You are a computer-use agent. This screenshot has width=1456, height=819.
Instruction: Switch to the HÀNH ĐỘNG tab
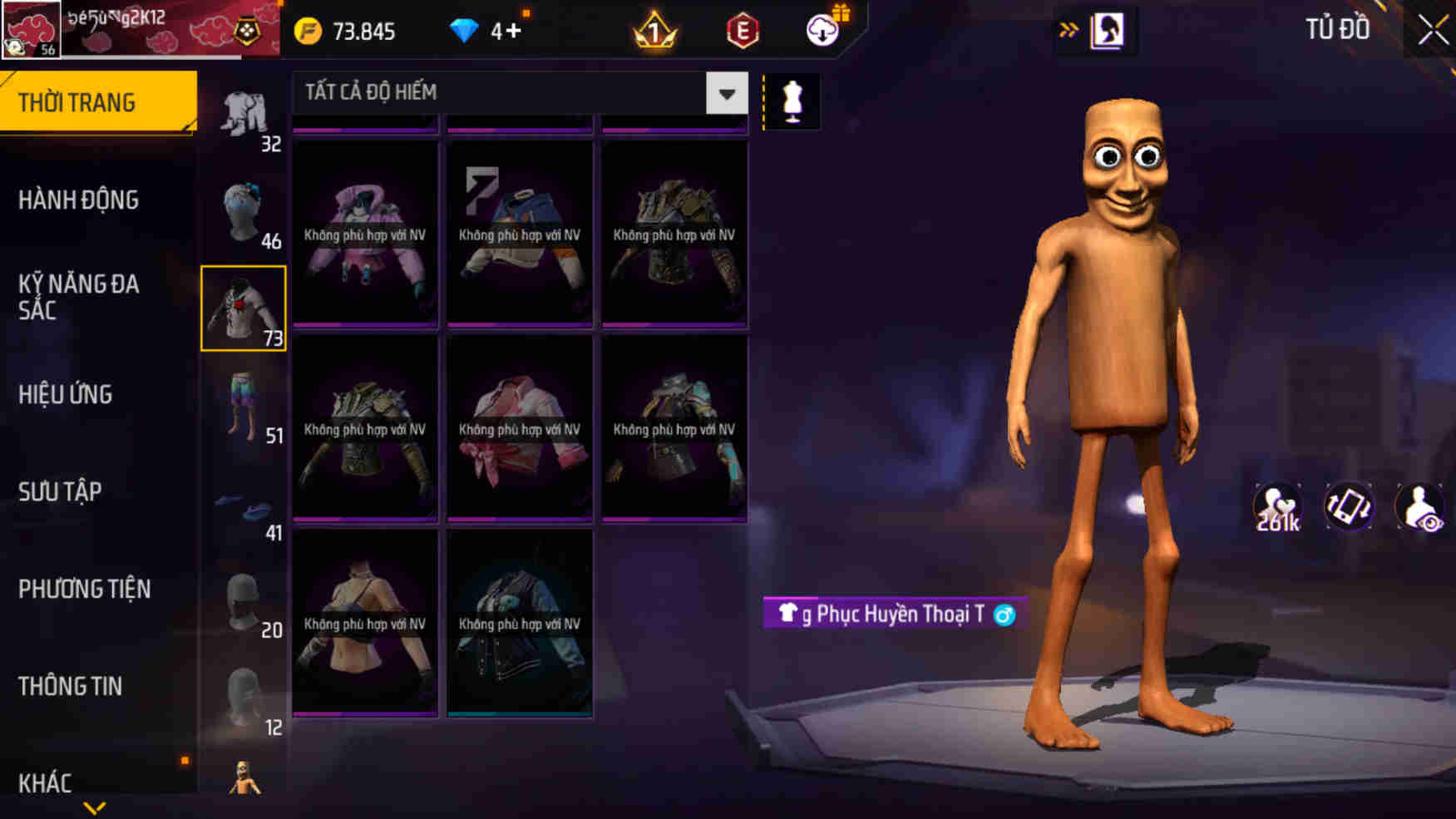(x=79, y=200)
